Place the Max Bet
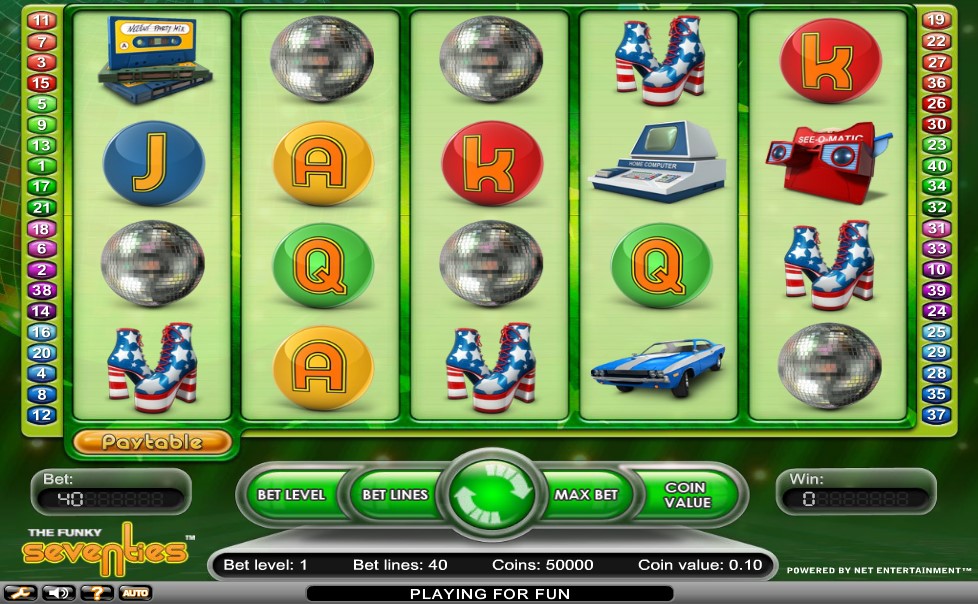Screen dimensions: 978x604 [586, 494]
